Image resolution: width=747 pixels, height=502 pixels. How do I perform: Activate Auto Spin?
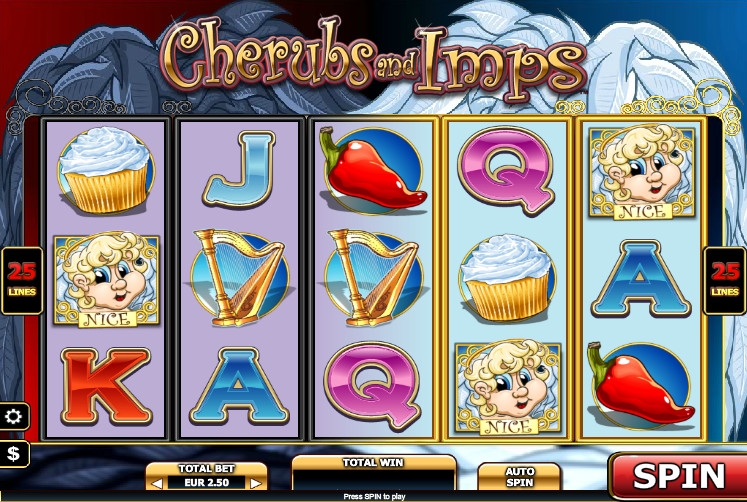[x=519, y=477]
